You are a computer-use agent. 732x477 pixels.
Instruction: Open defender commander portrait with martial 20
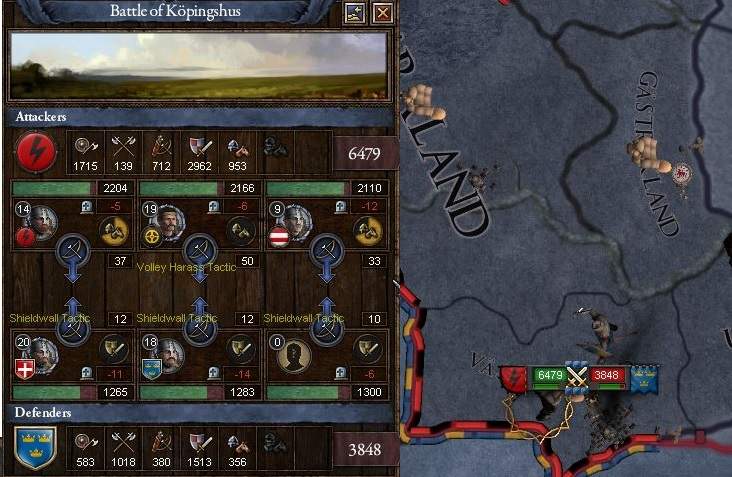click(42, 353)
